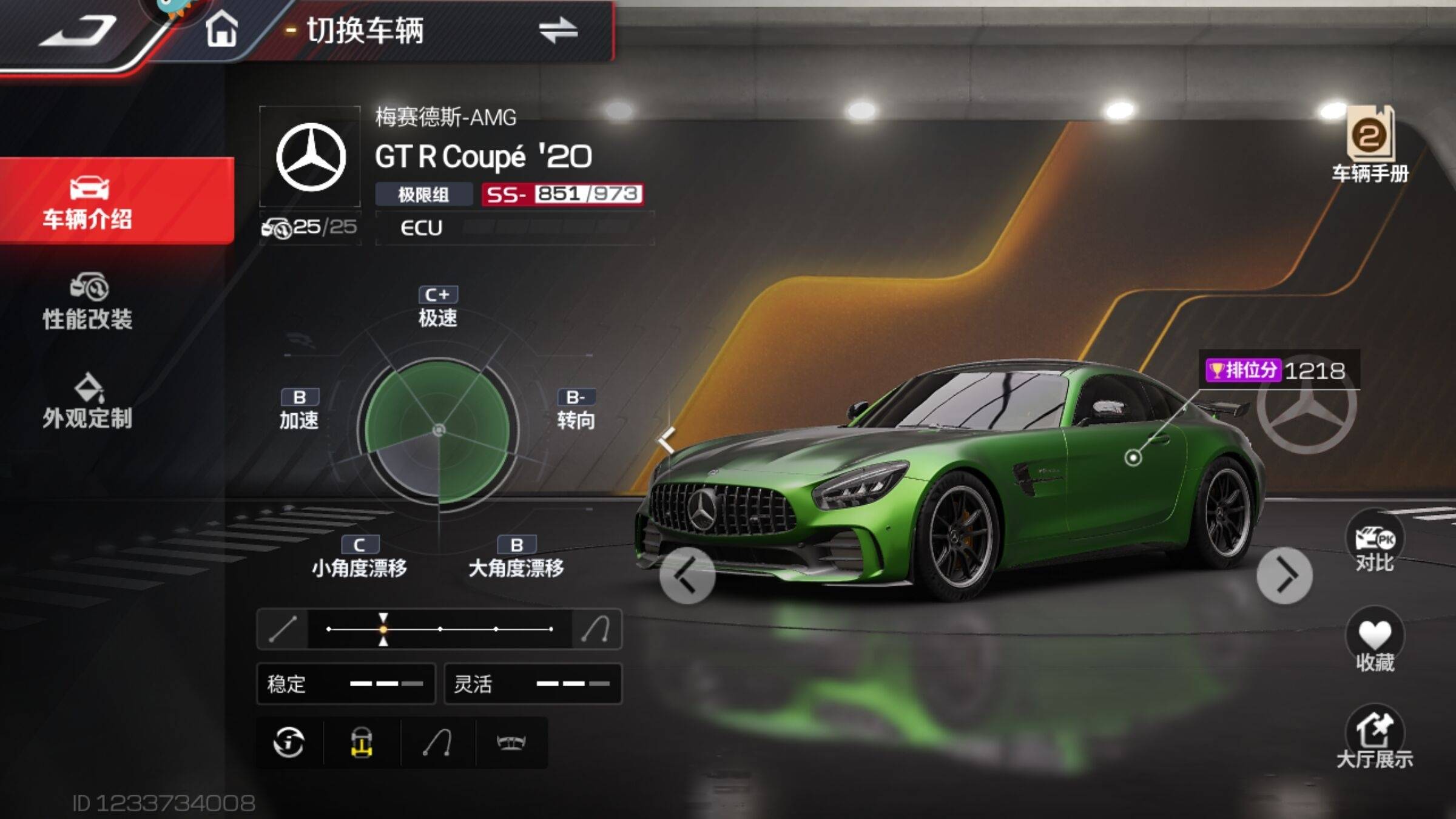This screenshot has height=819, width=1456.
Task: Open the 外观定制 tab
Action: 88,402
